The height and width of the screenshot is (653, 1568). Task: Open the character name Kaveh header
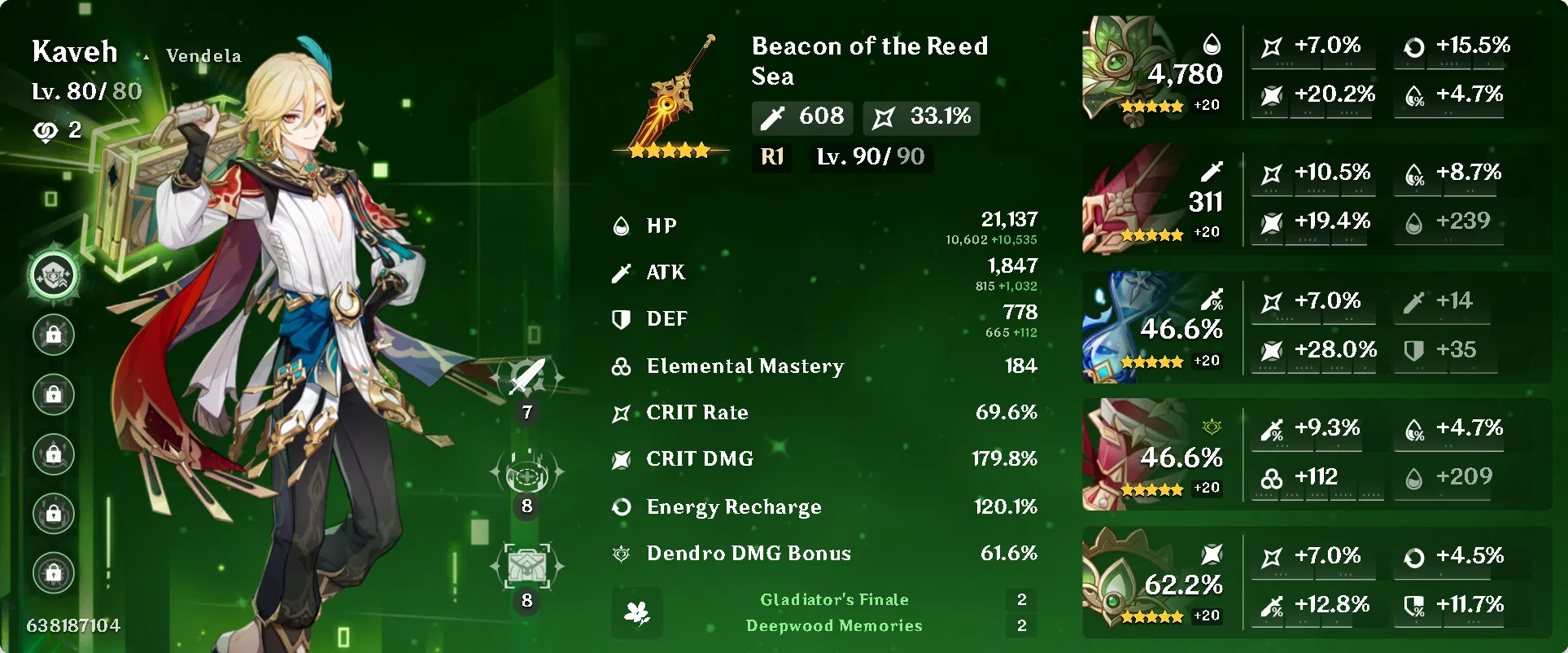click(x=74, y=51)
